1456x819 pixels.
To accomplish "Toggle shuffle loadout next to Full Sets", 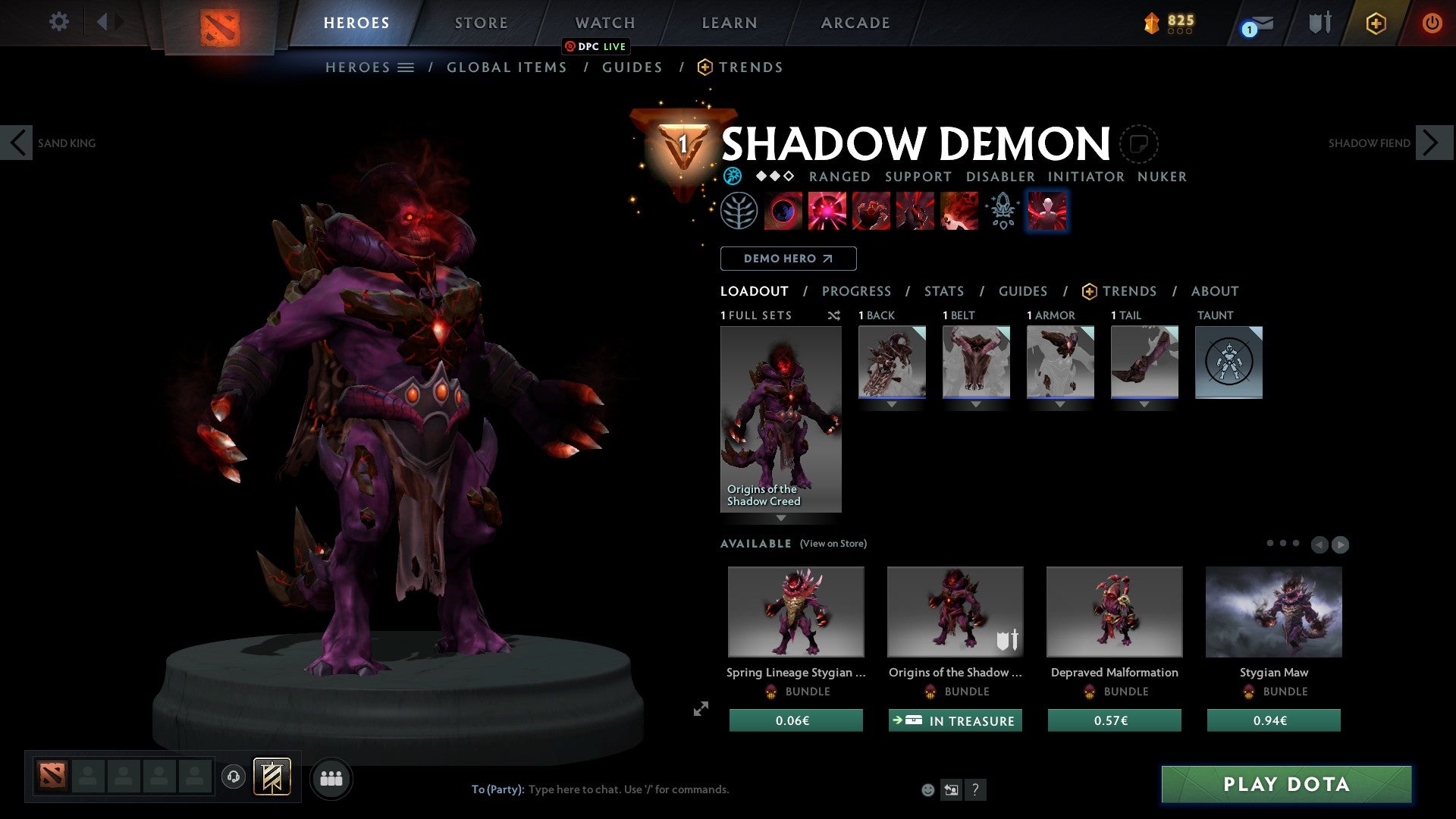I will coord(834,315).
